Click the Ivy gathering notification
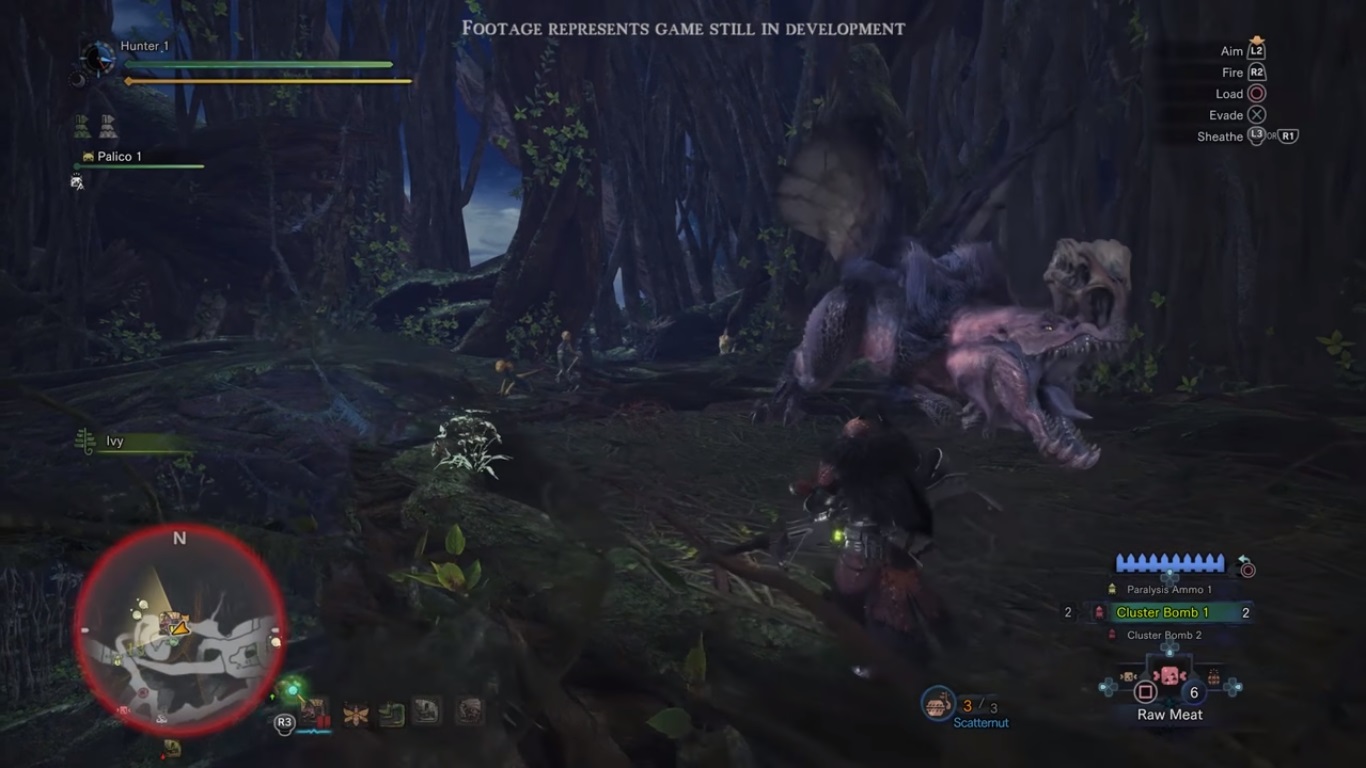The image size is (1366, 768). click(x=114, y=441)
